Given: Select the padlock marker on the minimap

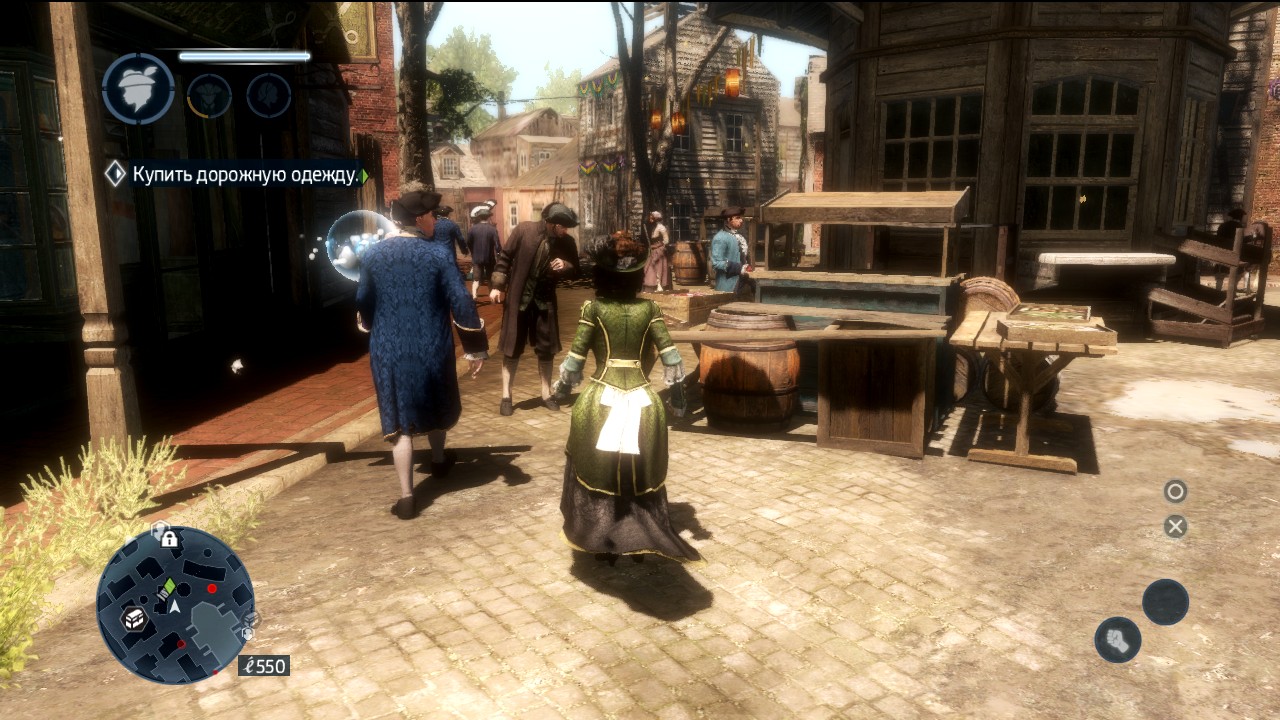Looking at the screenshot, I should click(169, 539).
